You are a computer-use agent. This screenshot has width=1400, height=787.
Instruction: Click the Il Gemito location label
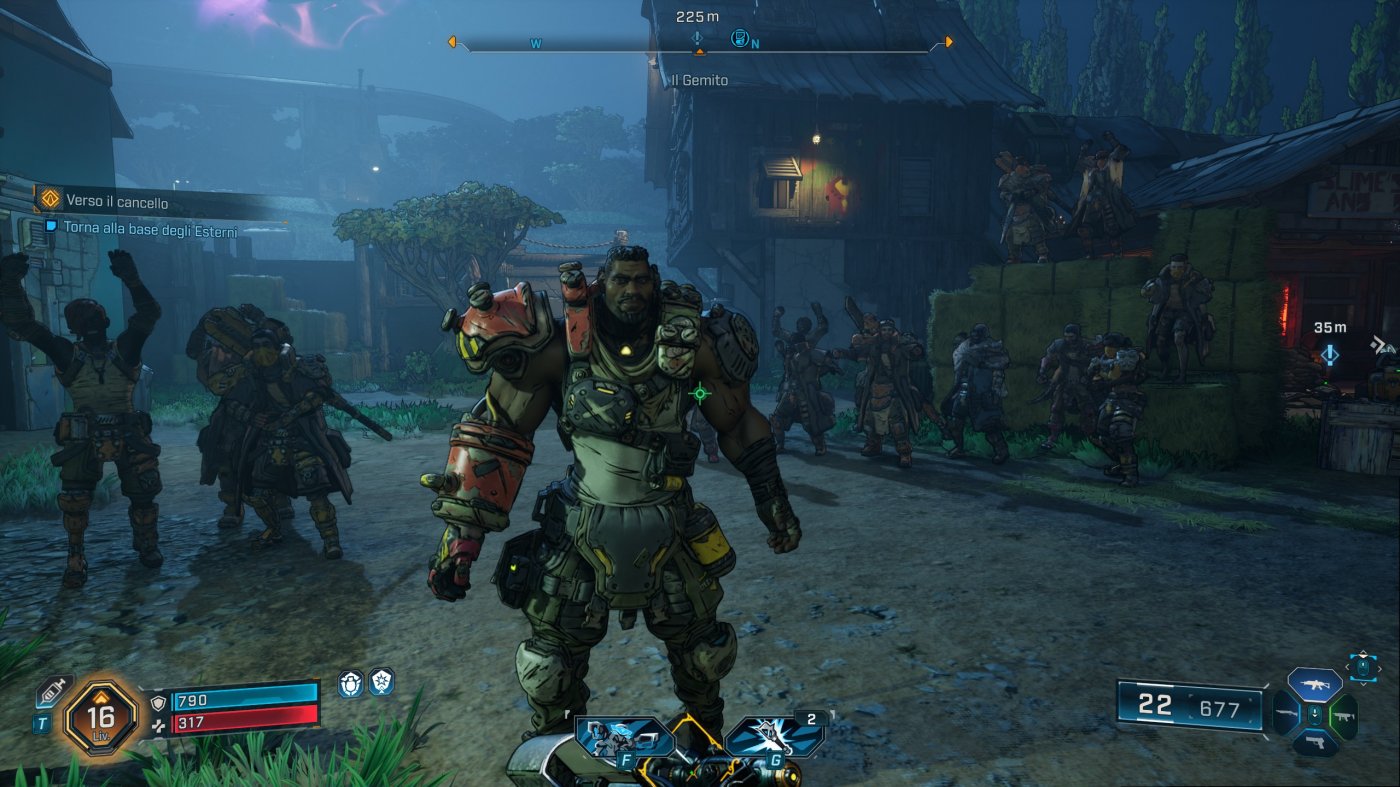click(x=701, y=80)
